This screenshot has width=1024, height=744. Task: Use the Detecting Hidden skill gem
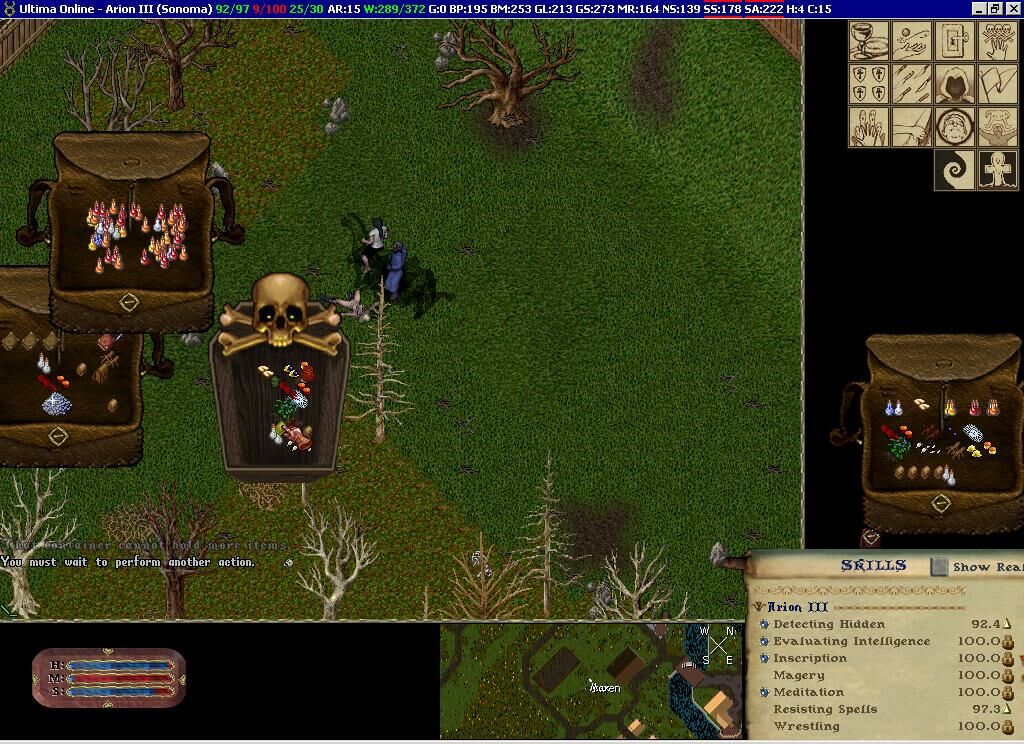765,624
